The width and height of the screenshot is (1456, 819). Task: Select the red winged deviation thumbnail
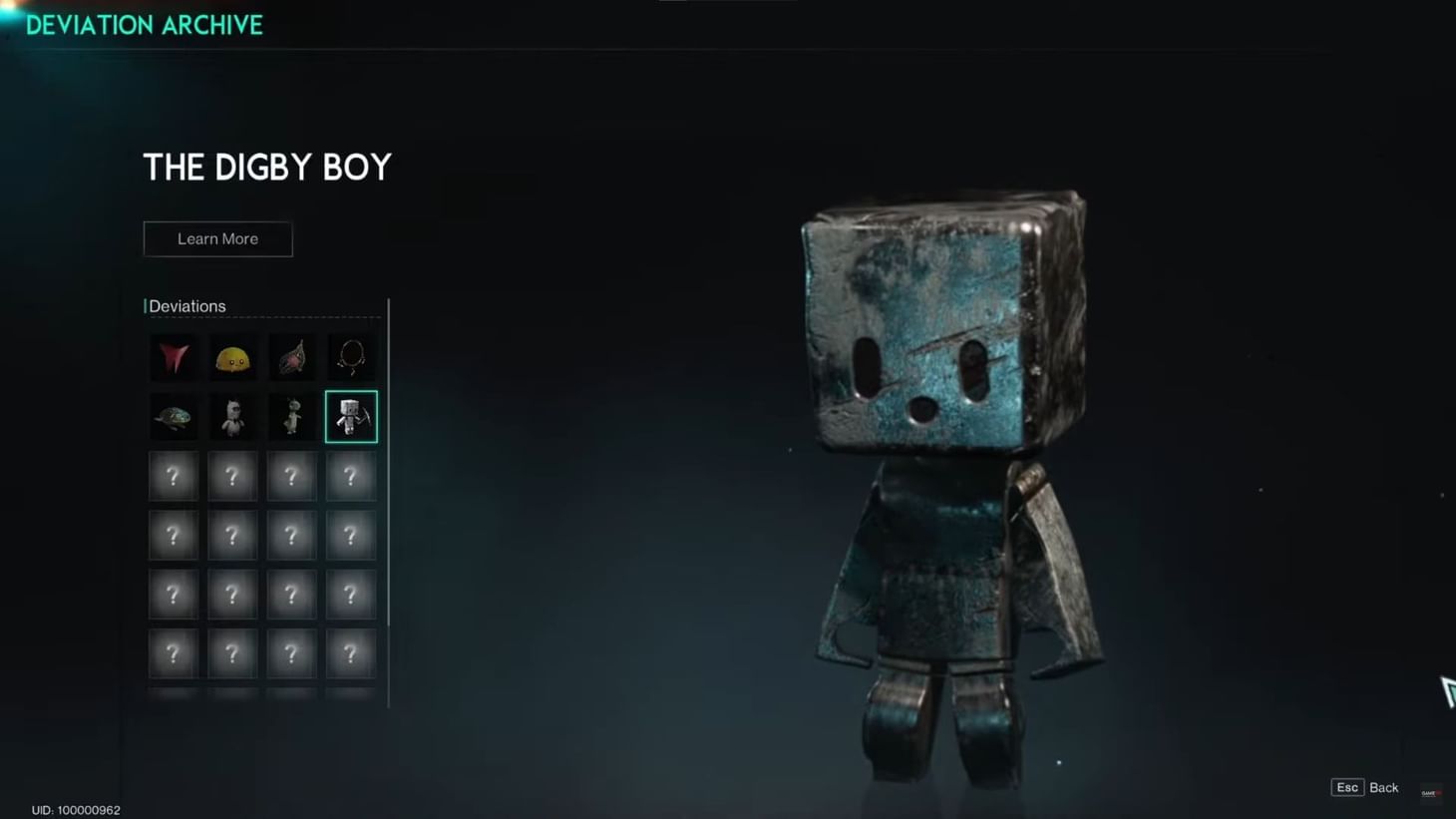pyautogui.click(x=174, y=357)
